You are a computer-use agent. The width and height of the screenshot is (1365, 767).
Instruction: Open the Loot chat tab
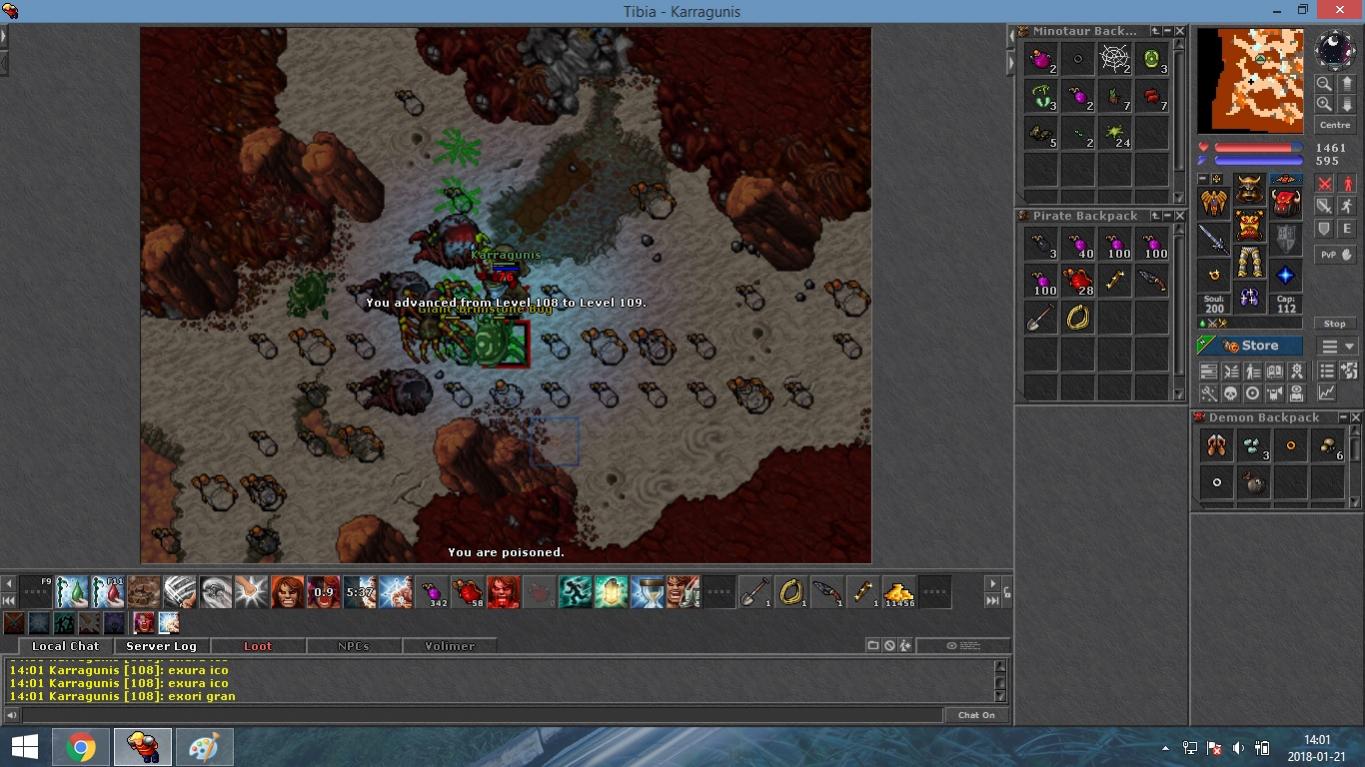pyautogui.click(x=258, y=646)
